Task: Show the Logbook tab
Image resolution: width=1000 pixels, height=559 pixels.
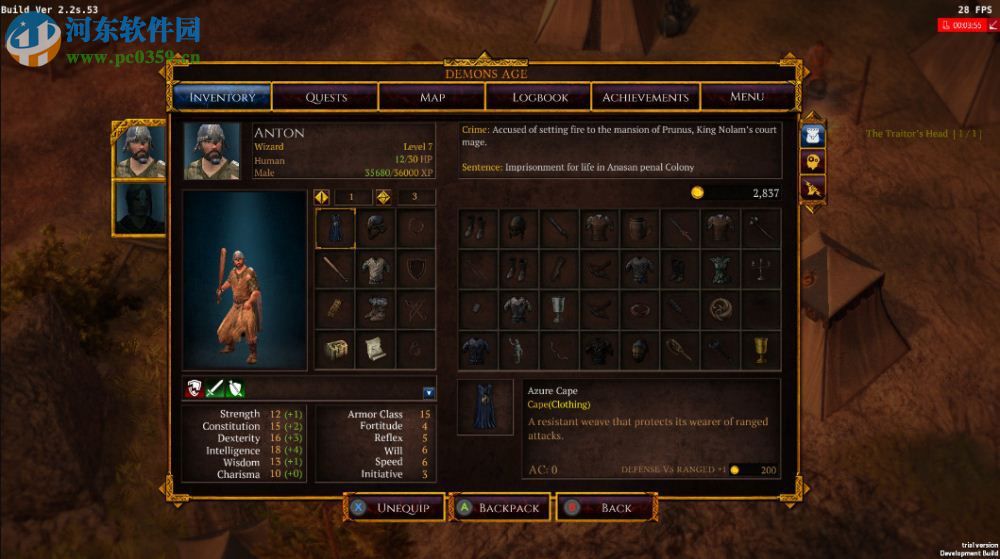Action: pyautogui.click(x=540, y=97)
